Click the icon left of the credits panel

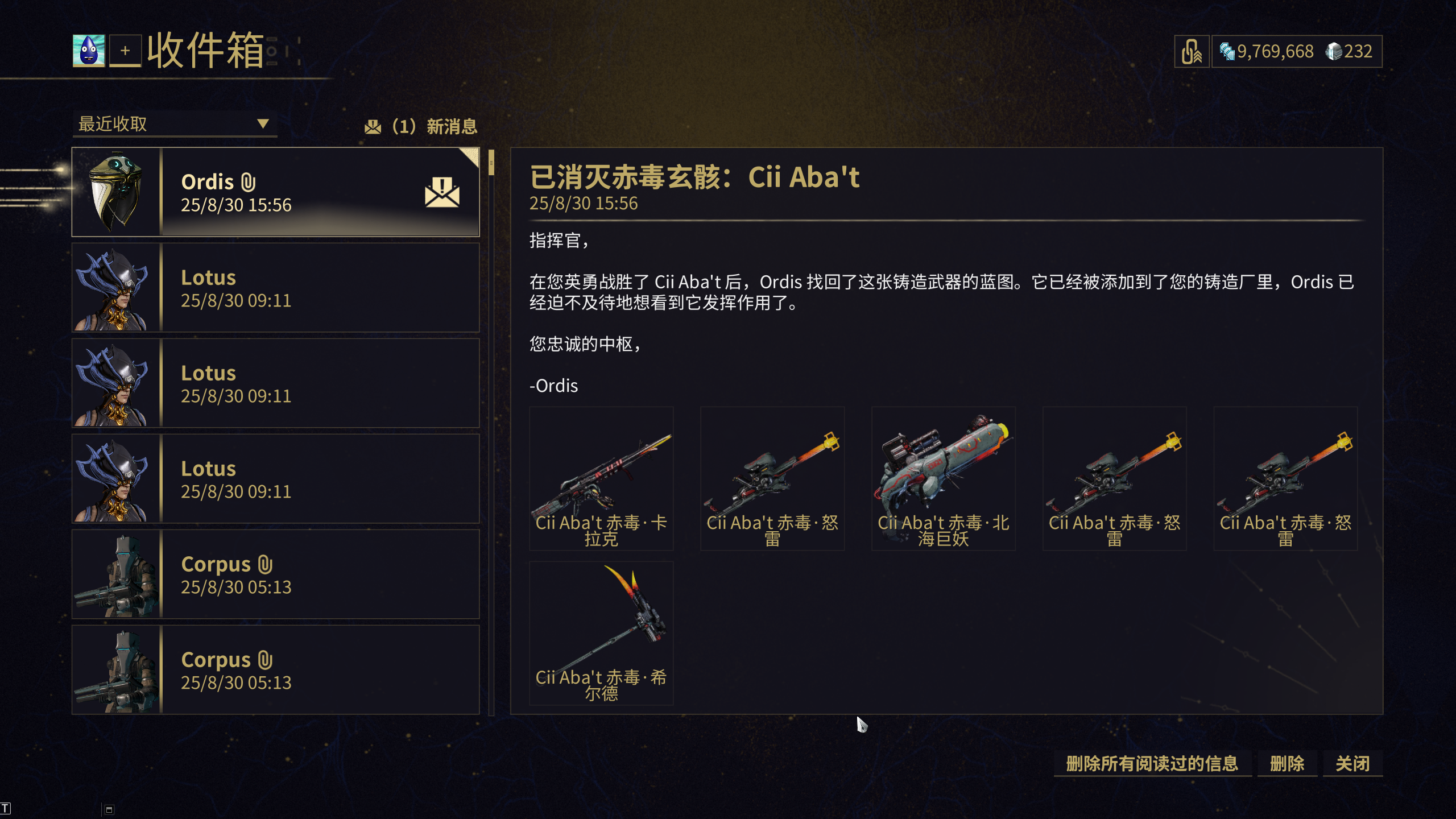[x=1192, y=52]
